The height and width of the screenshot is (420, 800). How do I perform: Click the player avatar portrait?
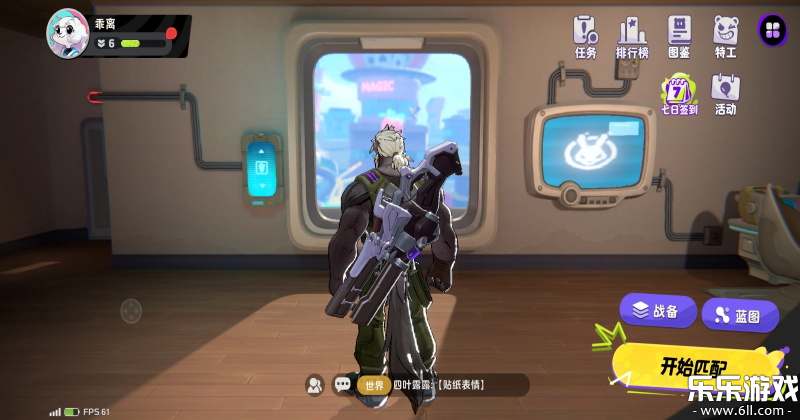click(68, 32)
